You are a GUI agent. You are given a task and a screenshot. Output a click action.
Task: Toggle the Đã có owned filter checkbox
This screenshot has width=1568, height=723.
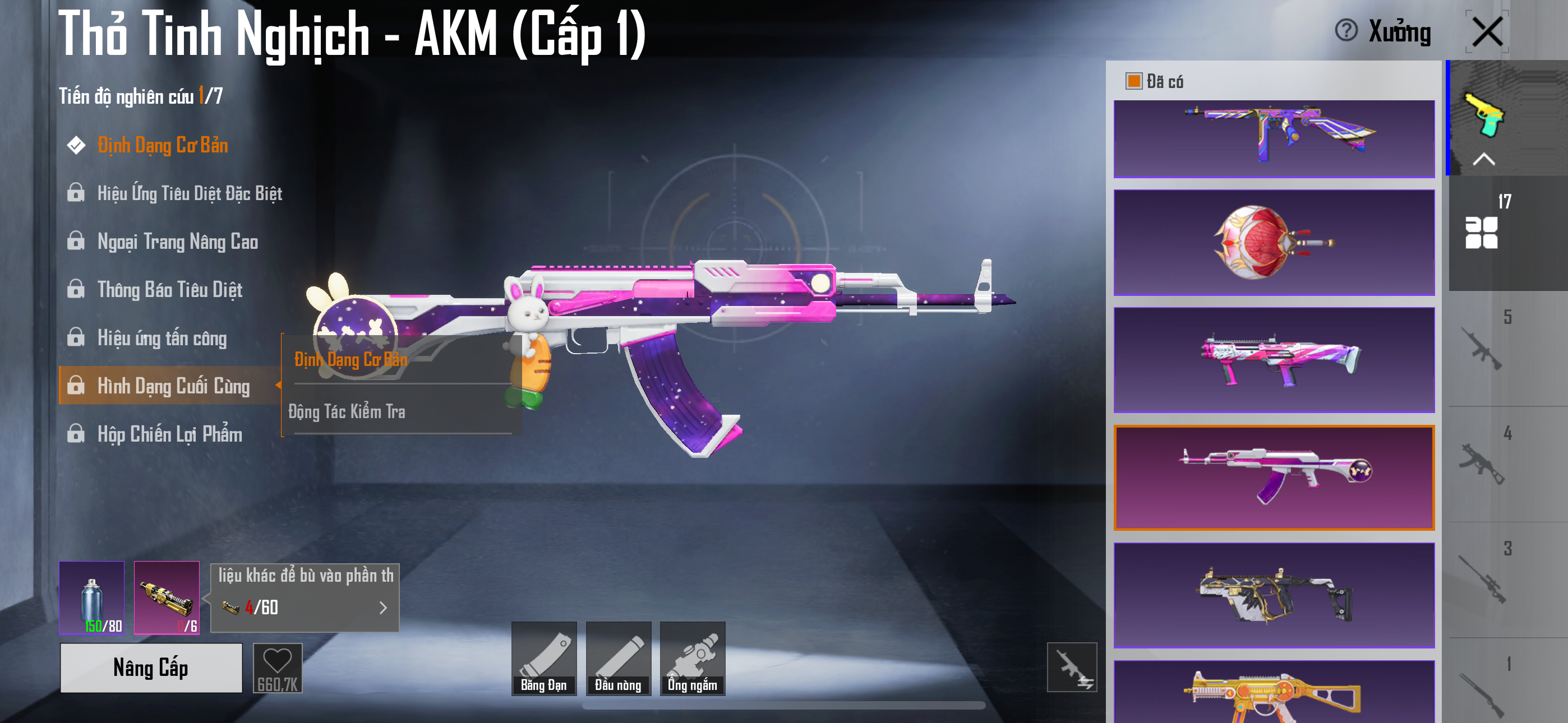(1133, 81)
